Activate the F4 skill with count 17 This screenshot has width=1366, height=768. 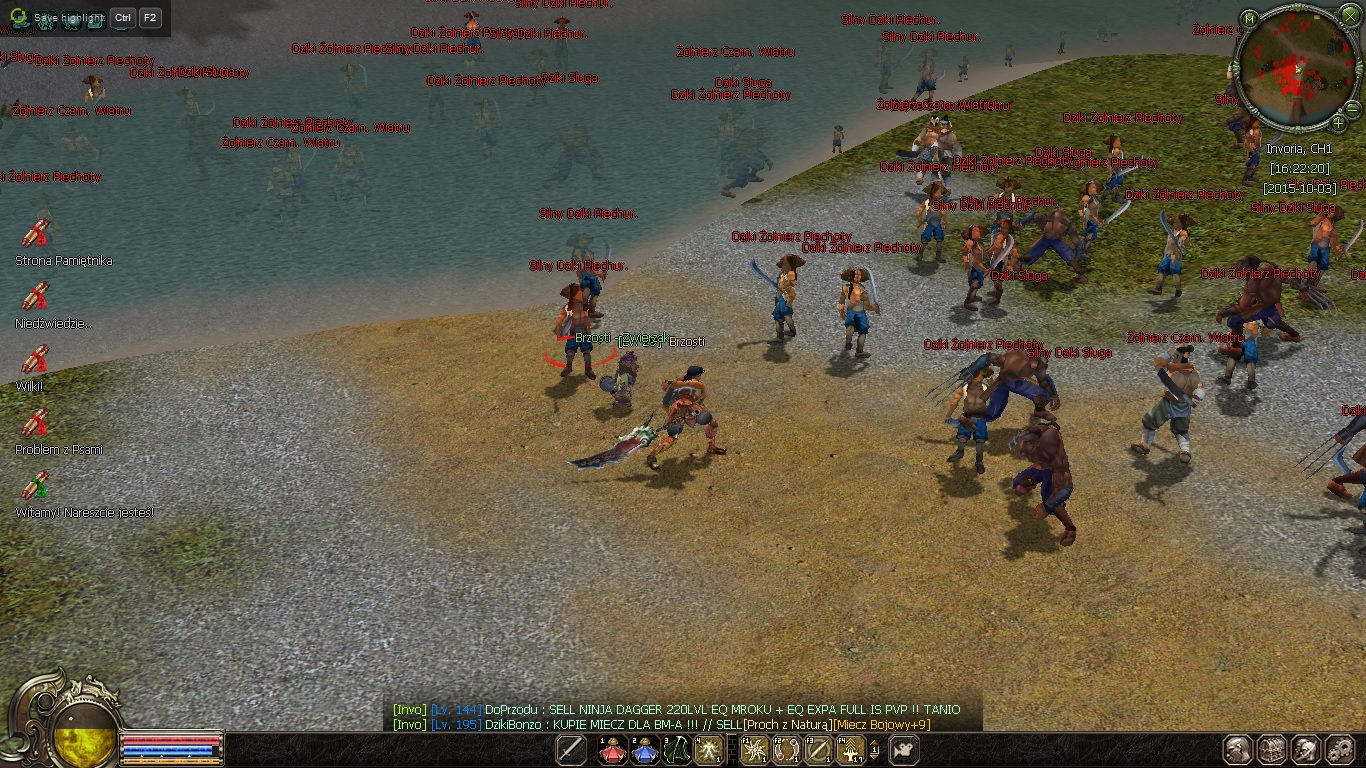(850, 749)
